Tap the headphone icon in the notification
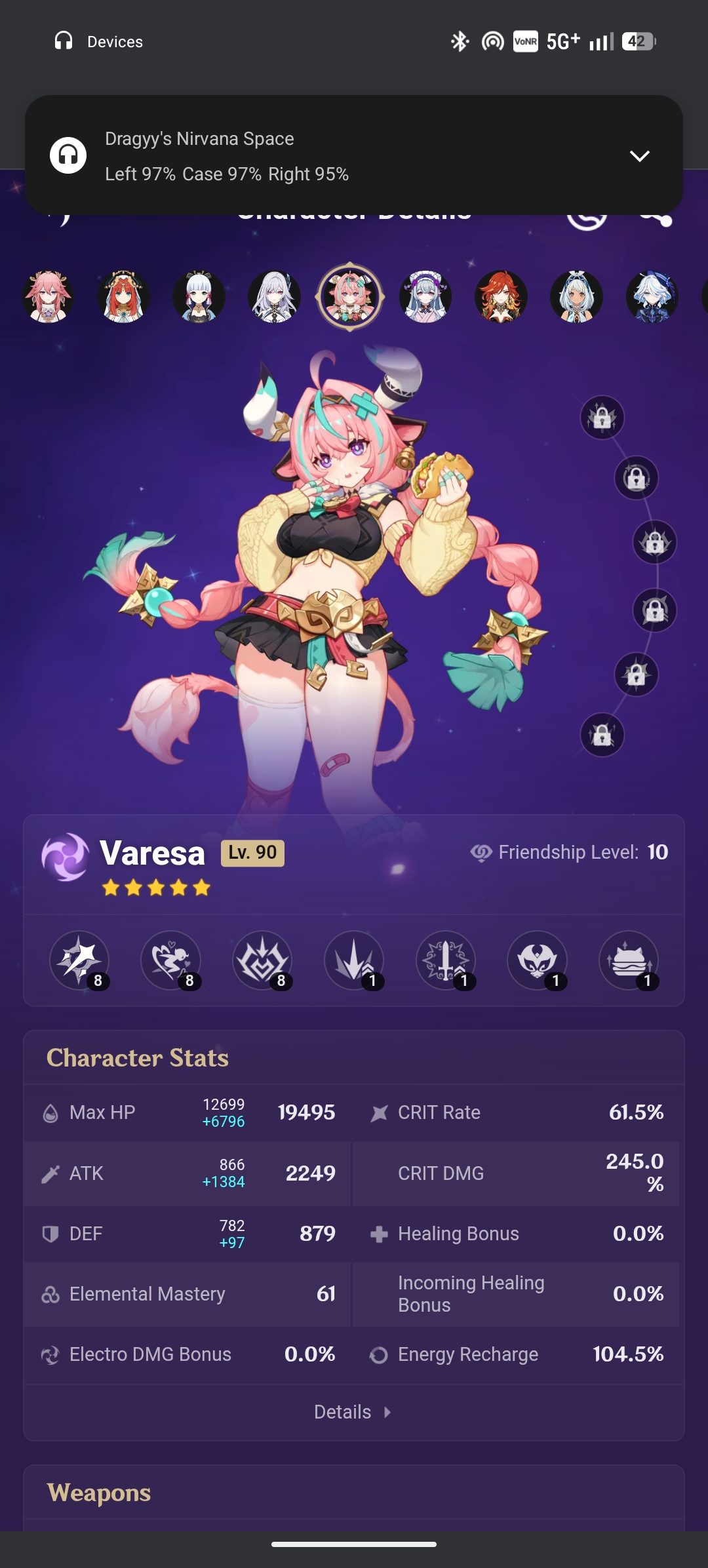 (68, 155)
